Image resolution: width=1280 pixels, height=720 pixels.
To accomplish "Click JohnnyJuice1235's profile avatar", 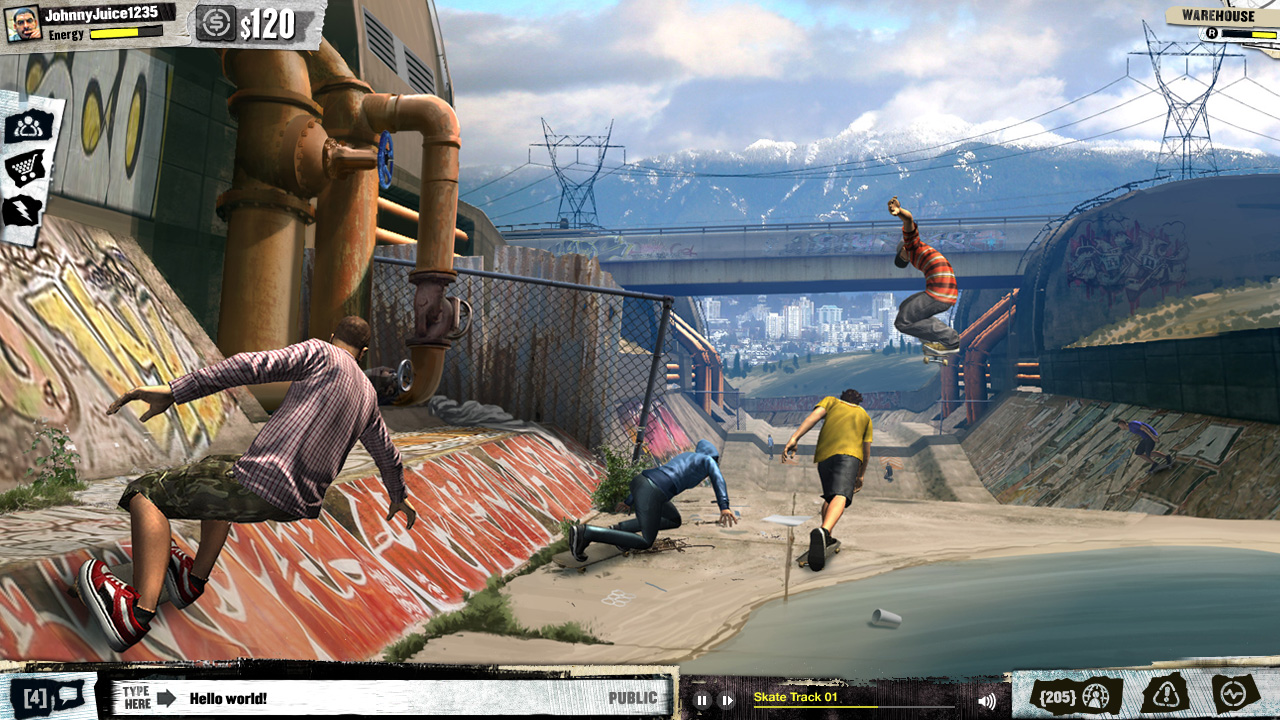I will tap(22, 24).
